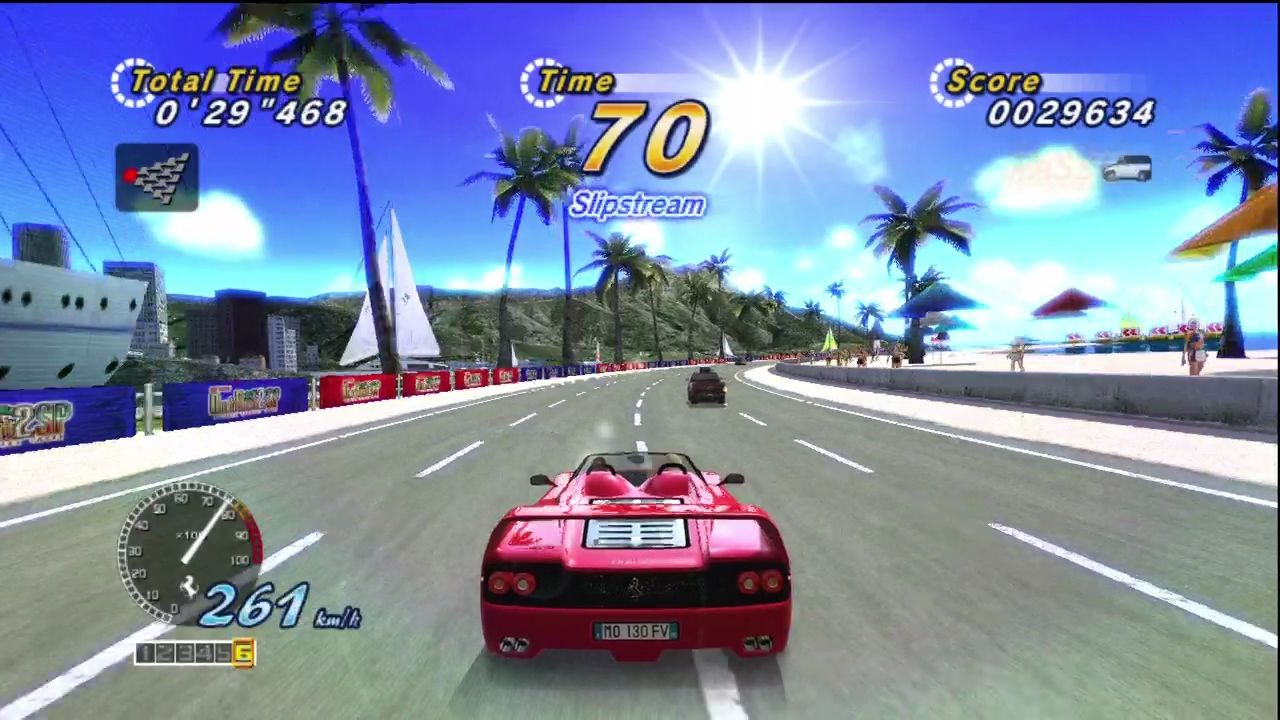Expand the Slipstream notification
Screen dimensions: 1280x720
point(637,205)
